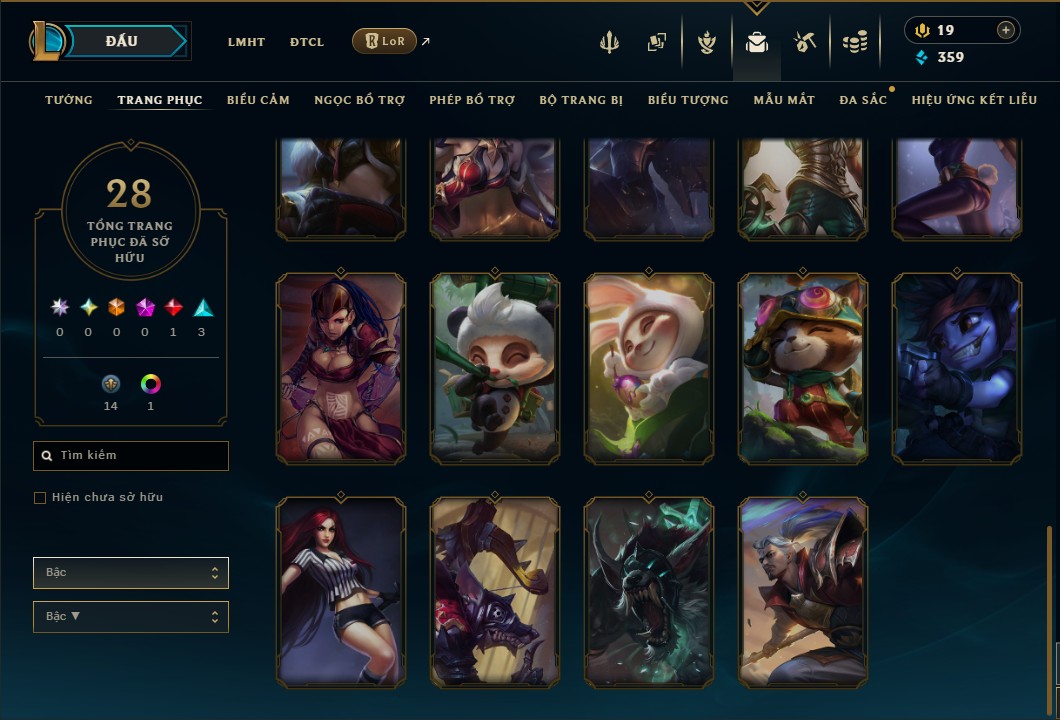This screenshot has width=1060, height=720.
Task: Open the LMHT menu entry
Action: click(x=246, y=42)
